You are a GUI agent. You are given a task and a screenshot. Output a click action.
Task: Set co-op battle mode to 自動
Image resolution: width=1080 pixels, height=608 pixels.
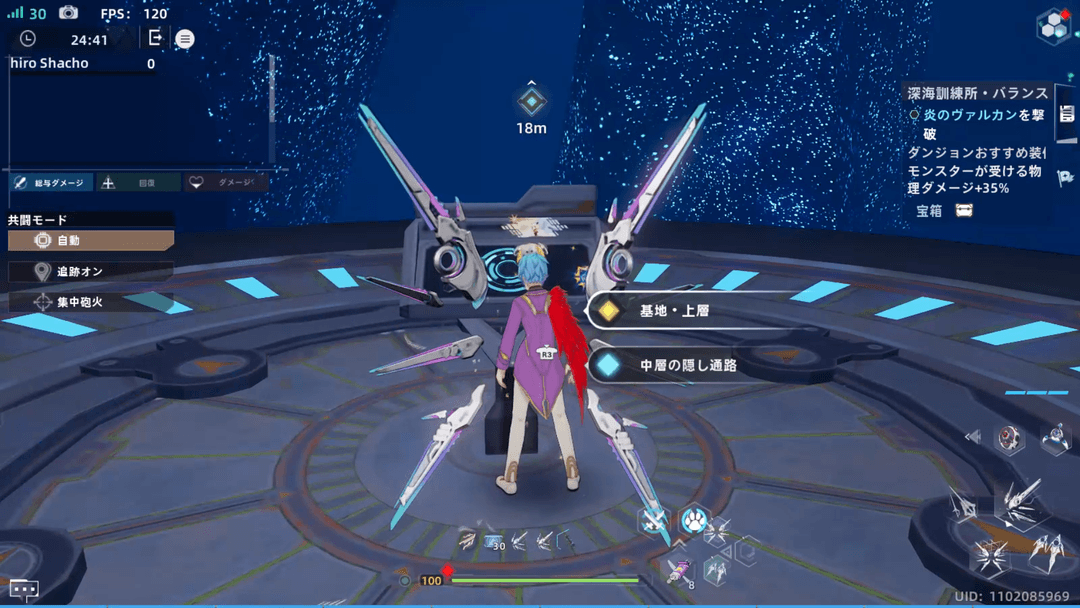tap(91, 241)
